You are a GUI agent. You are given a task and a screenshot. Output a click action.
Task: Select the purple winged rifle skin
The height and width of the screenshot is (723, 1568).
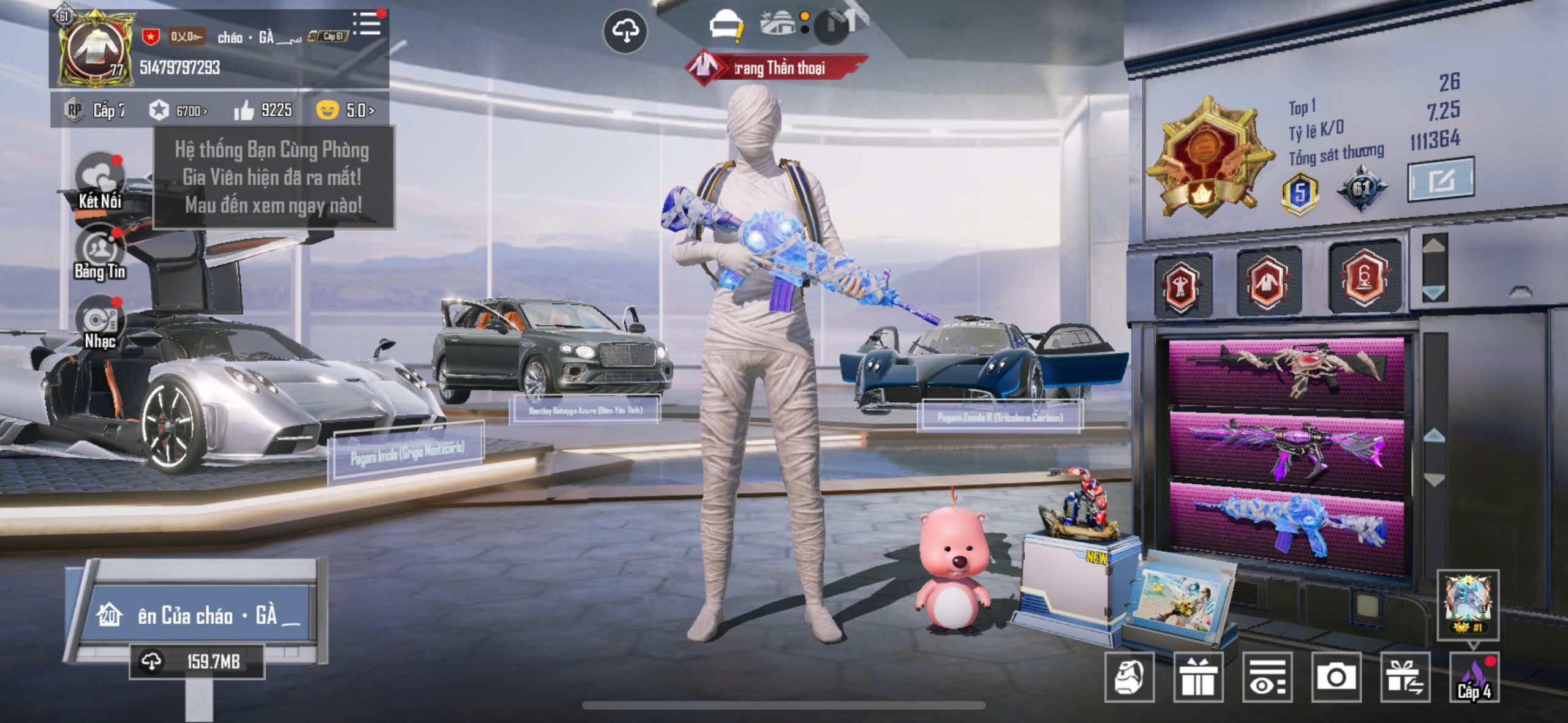pos(1286,450)
